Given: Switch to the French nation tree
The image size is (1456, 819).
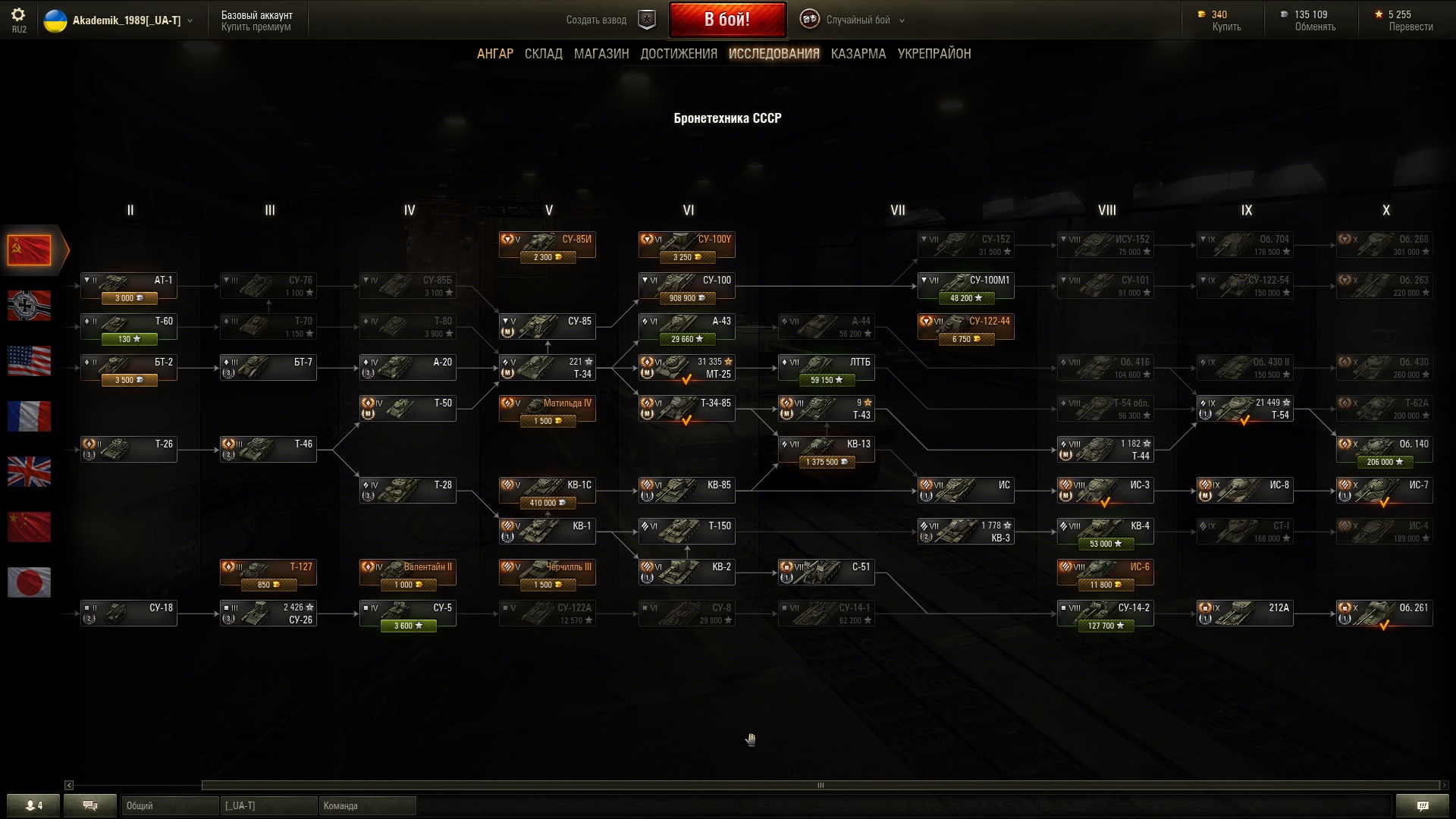Looking at the screenshot, I should [29, 416].
